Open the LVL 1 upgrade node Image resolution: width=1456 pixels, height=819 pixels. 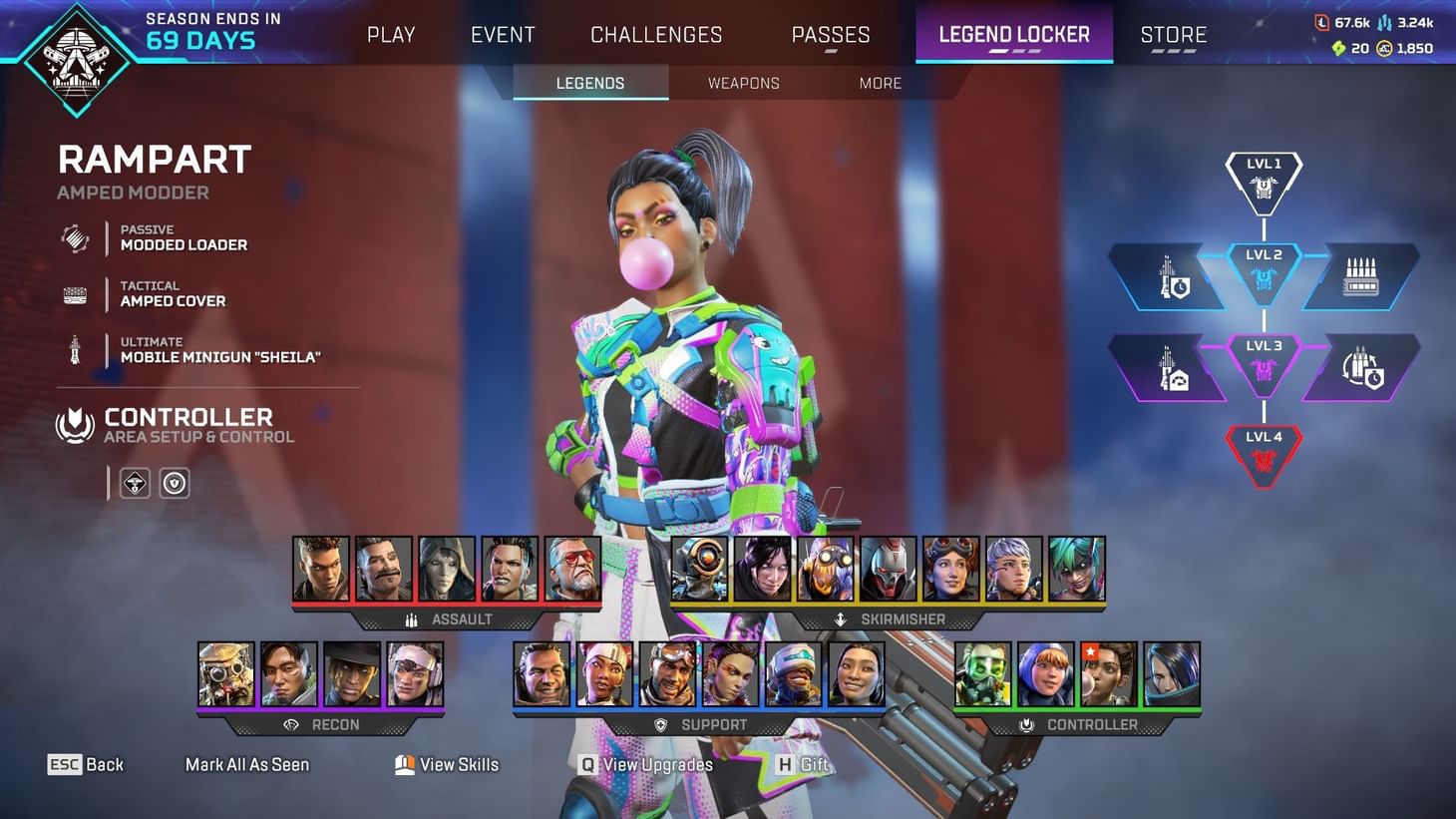1264,180
